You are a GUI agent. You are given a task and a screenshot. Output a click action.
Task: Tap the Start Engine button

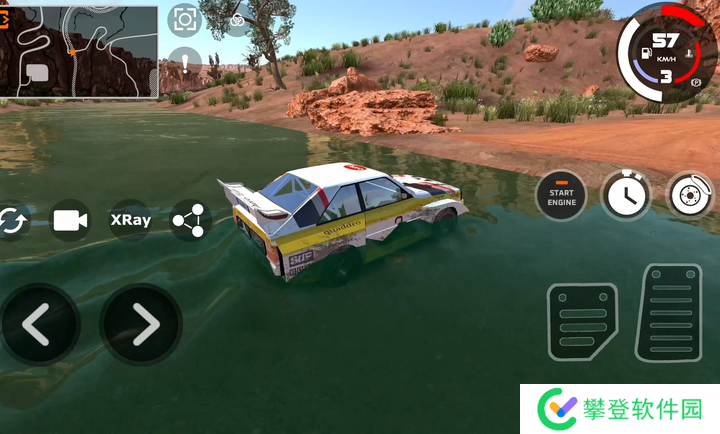click(x=562, y=194)
